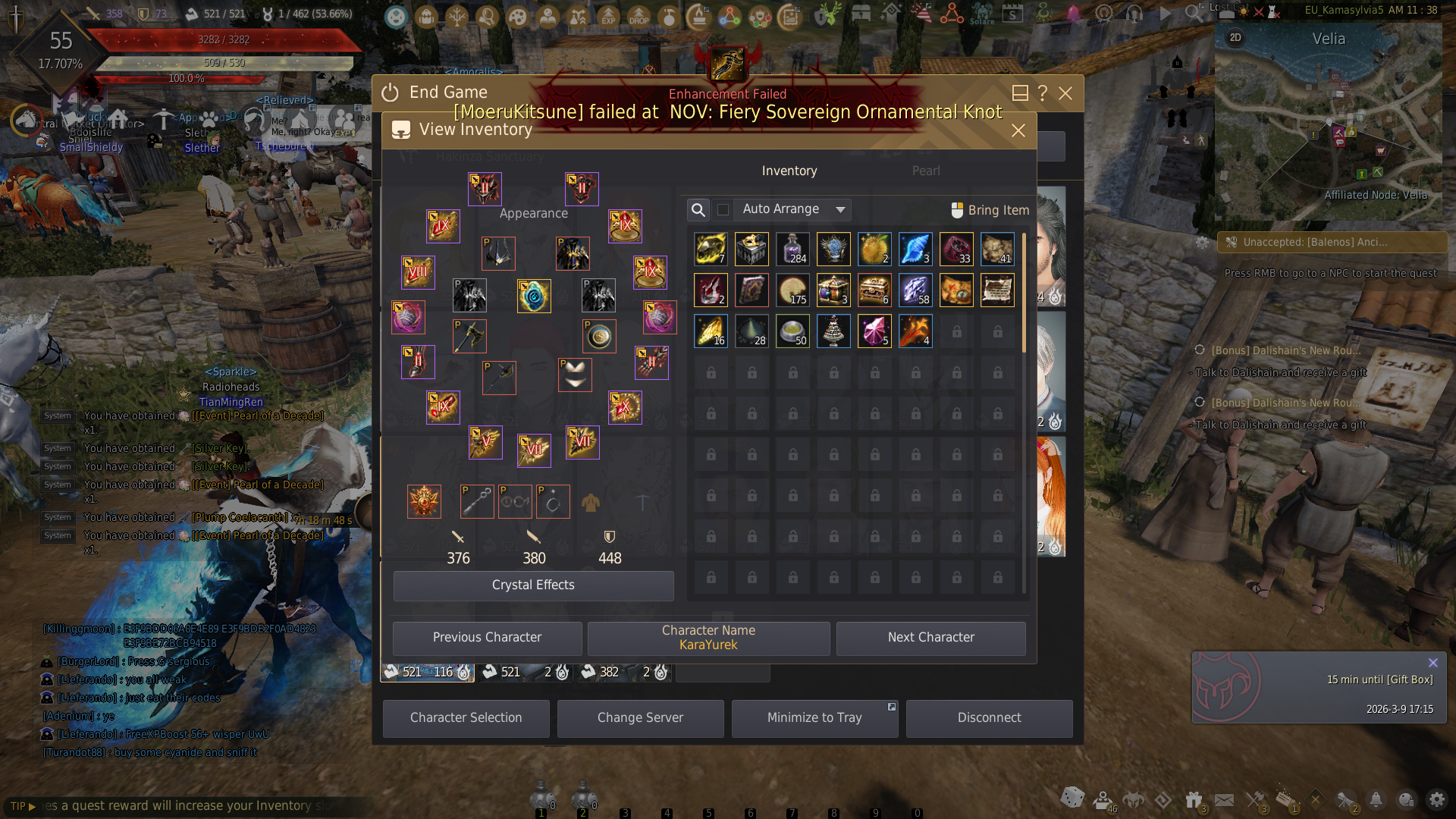Toggle the Auto Arrange checkbox

click(723, 210)
